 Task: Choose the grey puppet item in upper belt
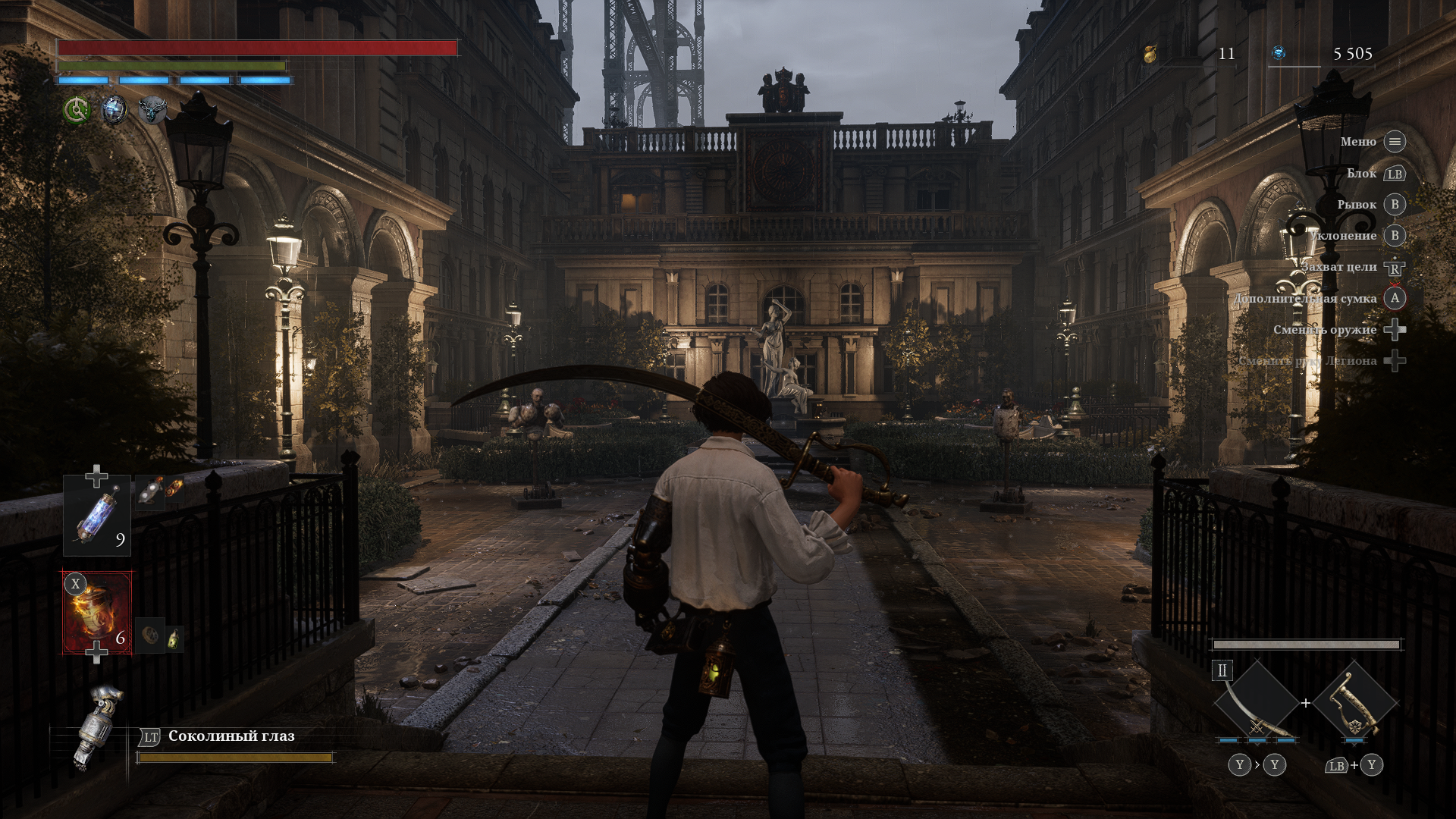pyautogui.click(x=150, y=490)
